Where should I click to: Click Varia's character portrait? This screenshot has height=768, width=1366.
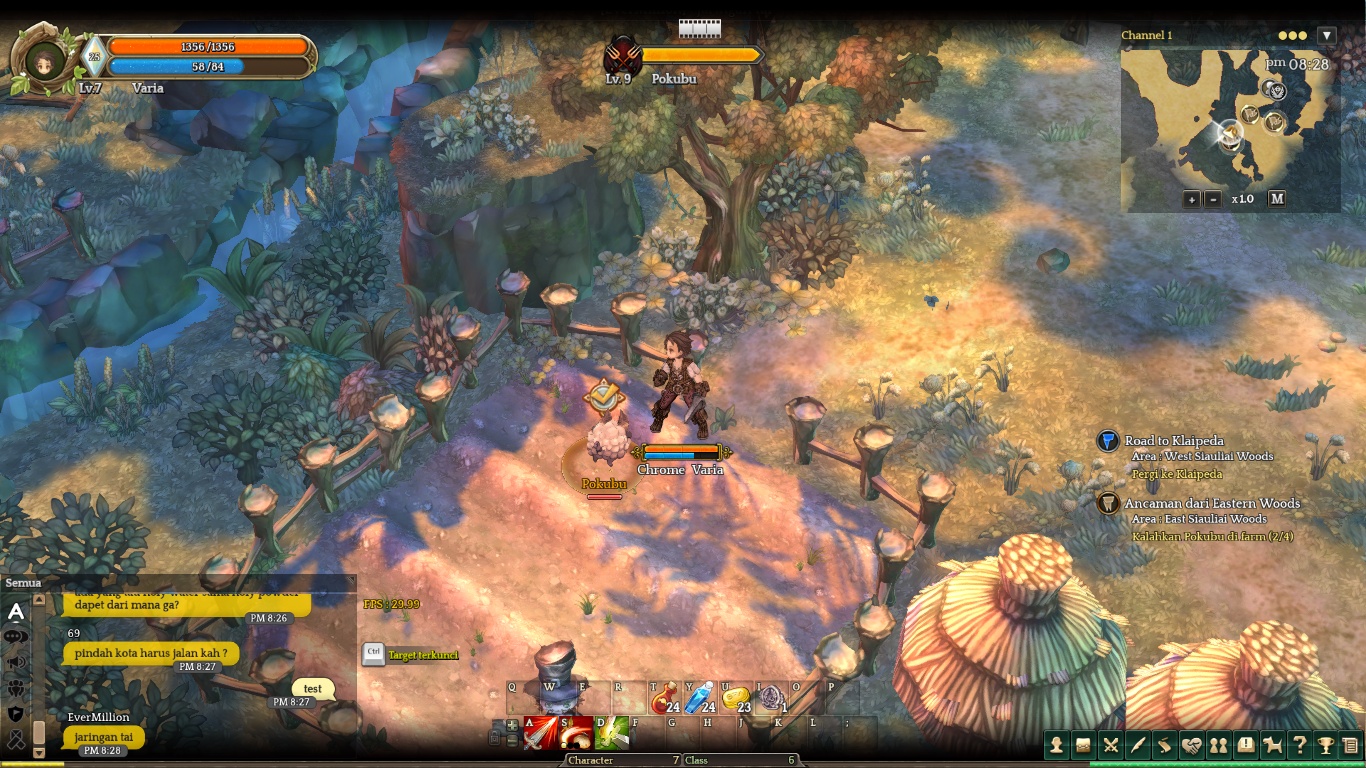[x=44, y=60]
